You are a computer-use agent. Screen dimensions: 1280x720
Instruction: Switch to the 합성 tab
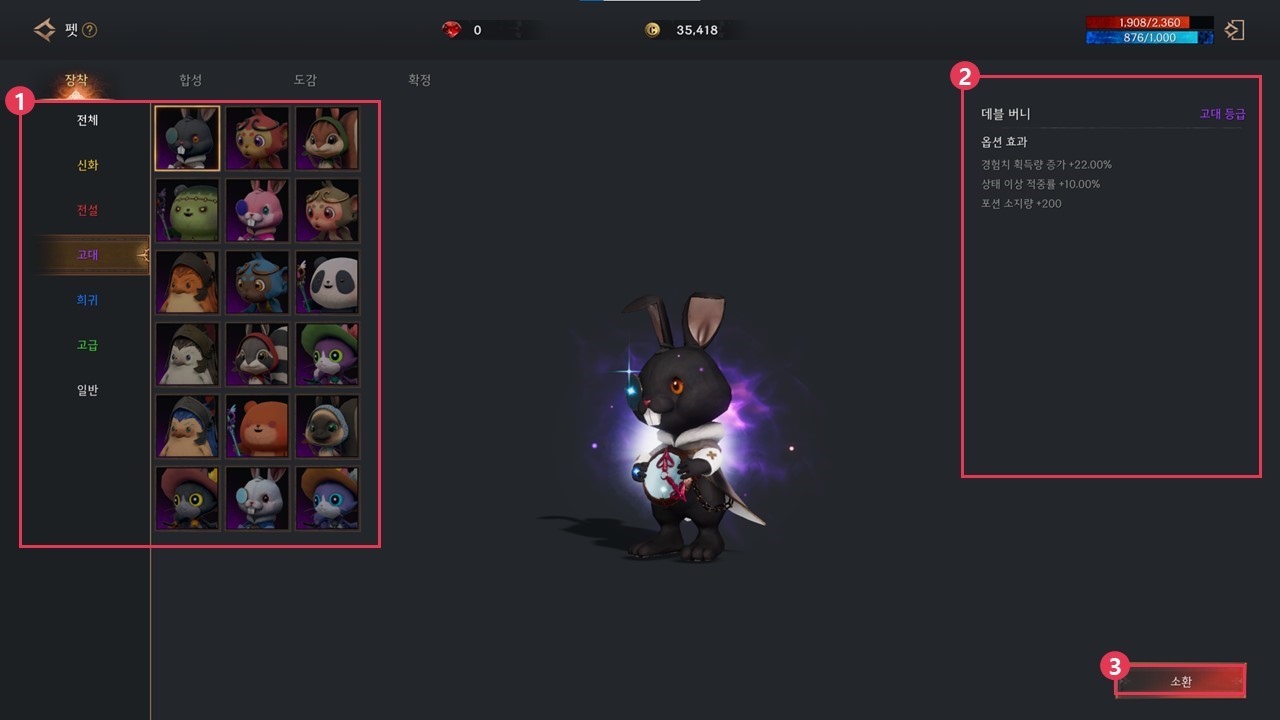click(190, 80)
